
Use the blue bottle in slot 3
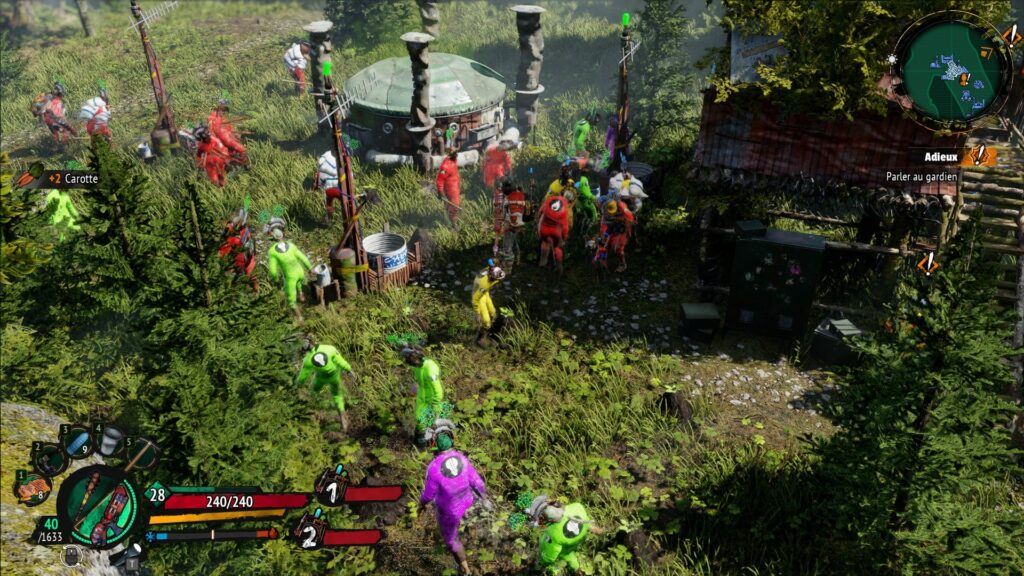(77, 440)
